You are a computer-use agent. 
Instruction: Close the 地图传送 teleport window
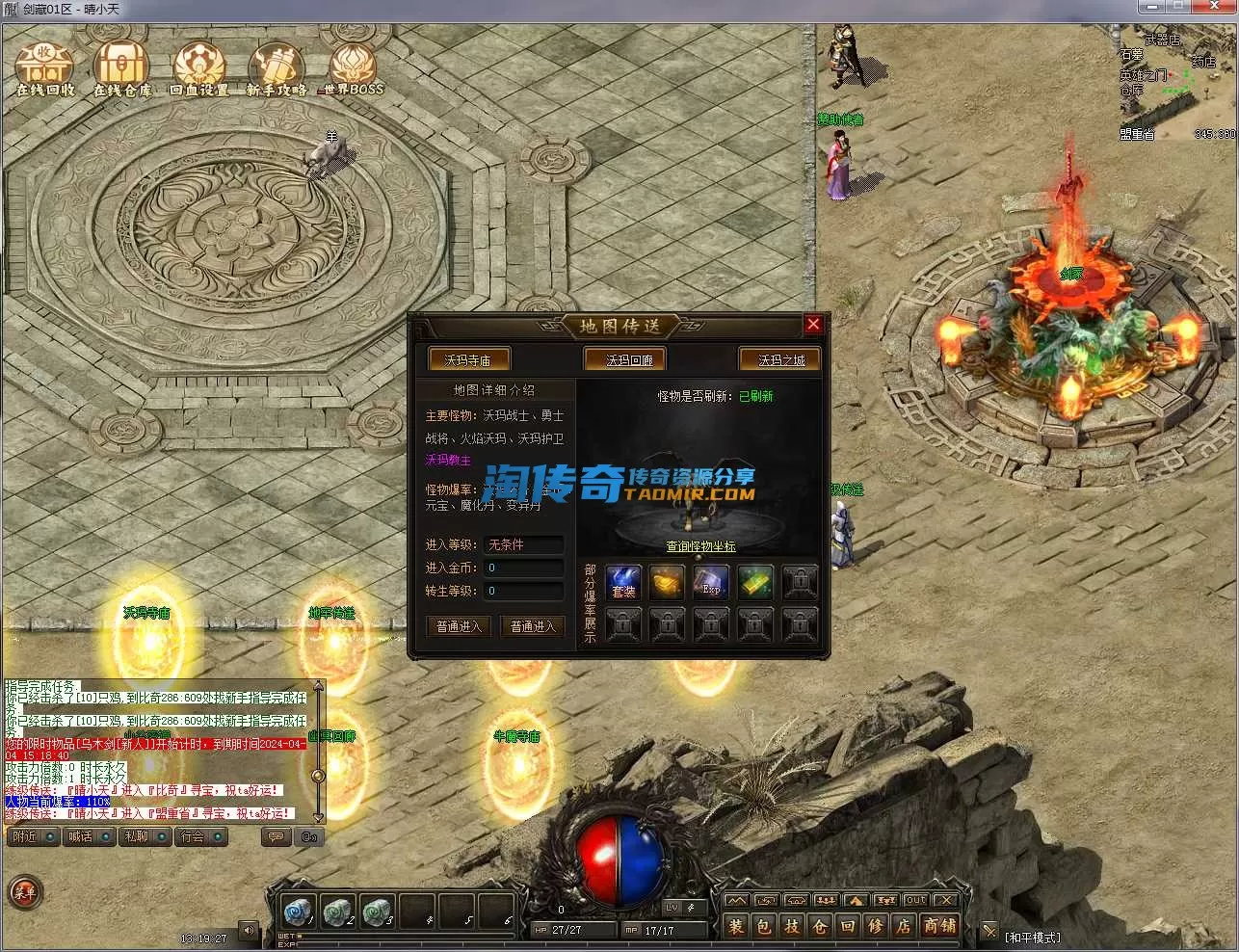pos(813,325)
